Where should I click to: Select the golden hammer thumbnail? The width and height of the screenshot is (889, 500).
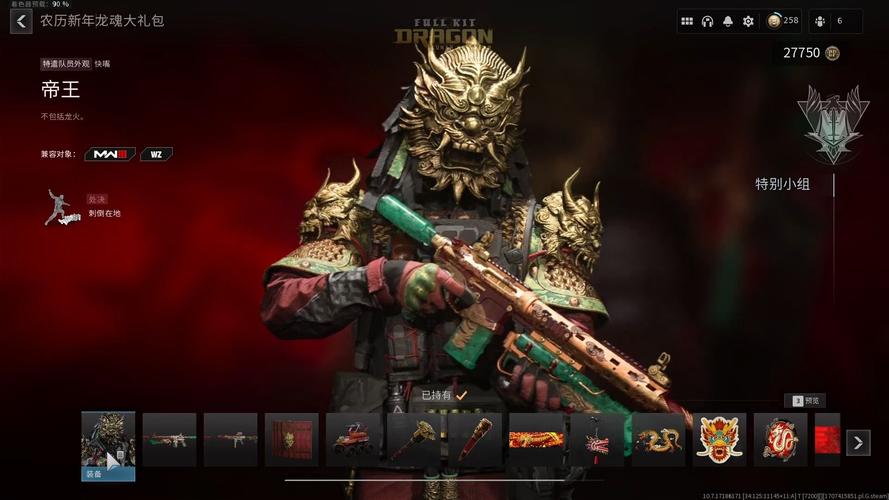point(413,440)
